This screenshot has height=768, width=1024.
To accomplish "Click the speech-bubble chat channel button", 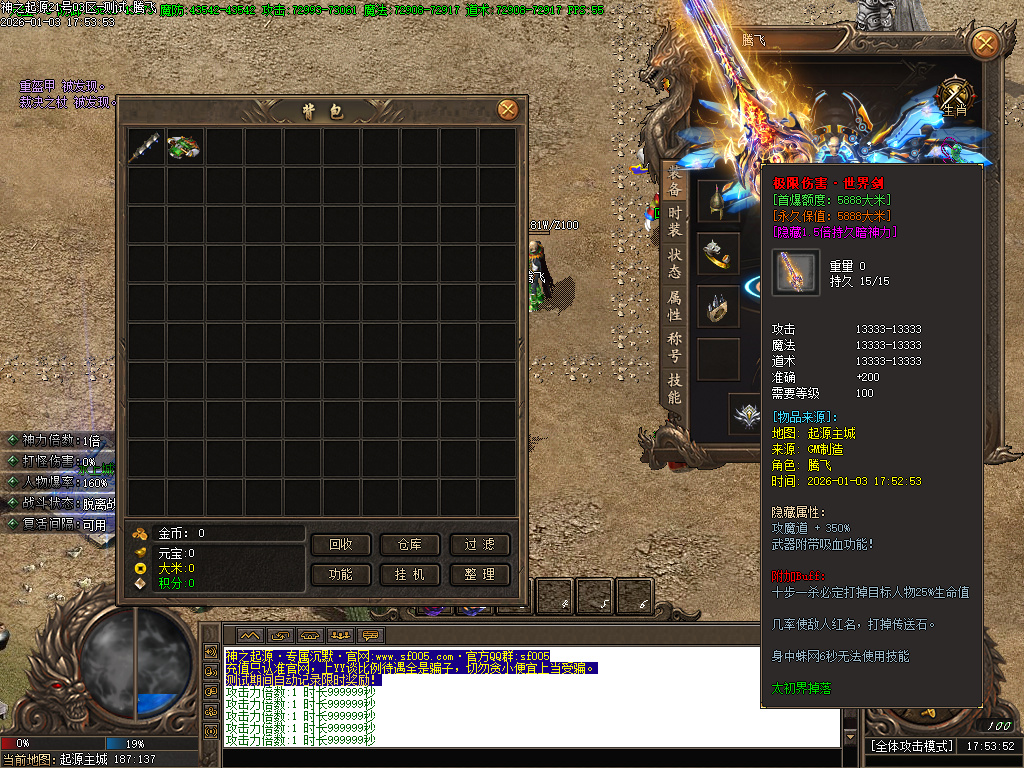I will click(x=371, y=636).
